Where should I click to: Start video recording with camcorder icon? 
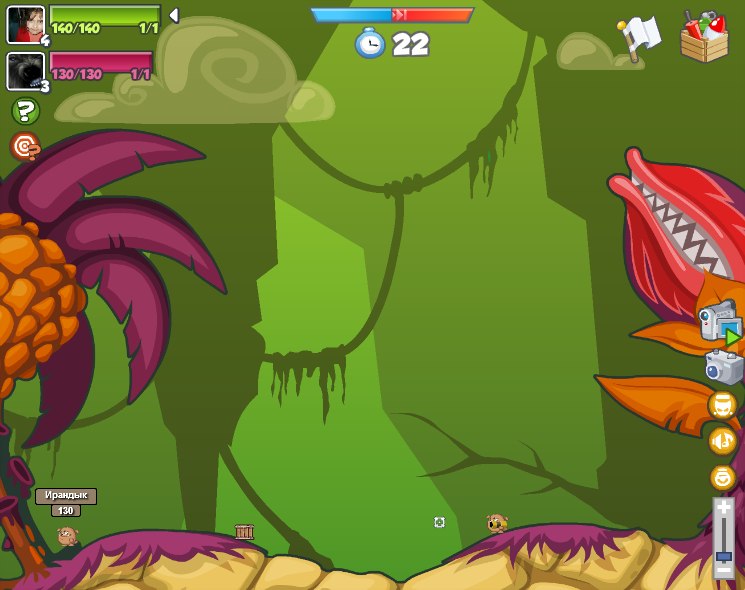720,324
